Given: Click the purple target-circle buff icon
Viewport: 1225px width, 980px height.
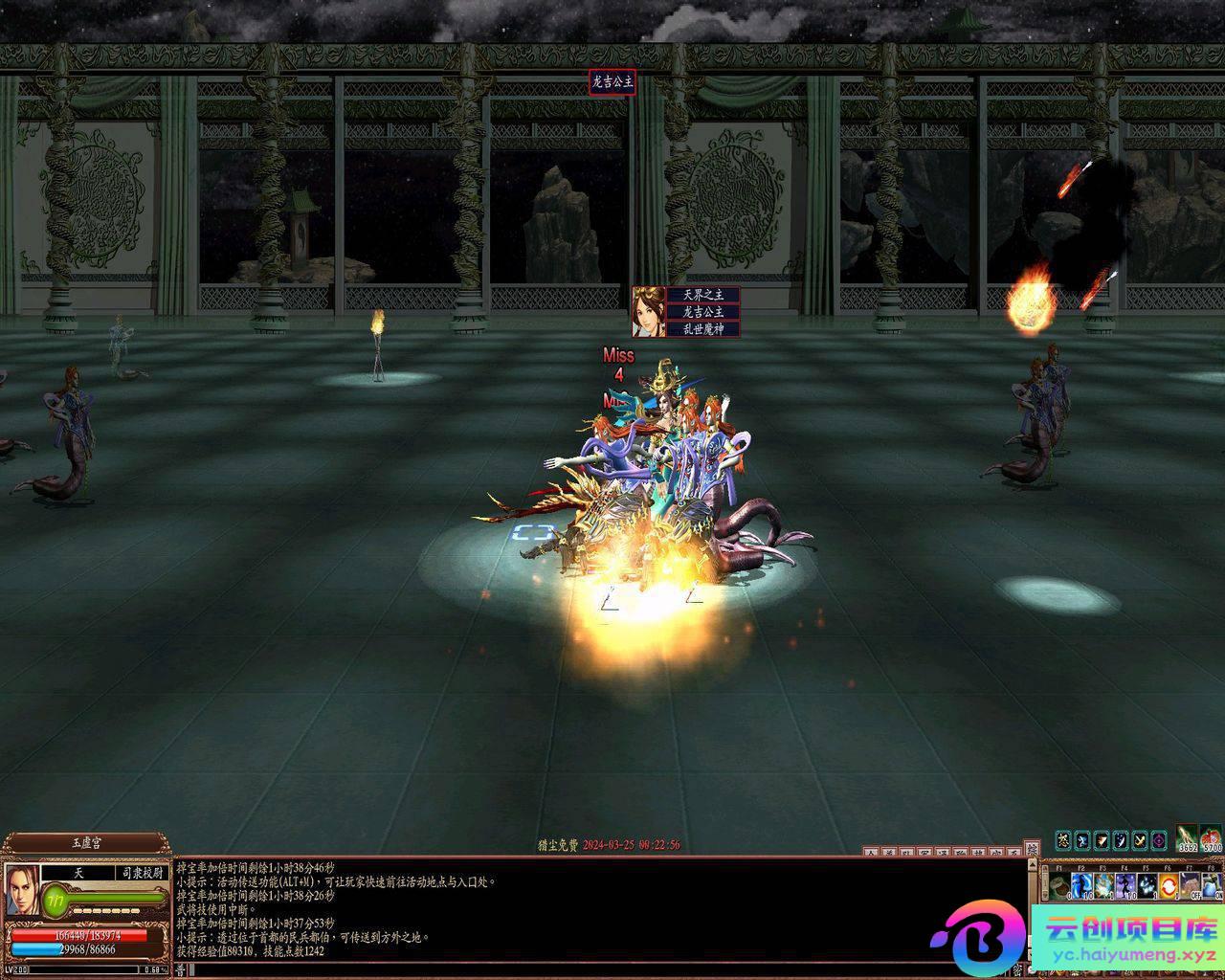Looking at the screenshot, I should pyautogui.click(x=1159, y=840).
